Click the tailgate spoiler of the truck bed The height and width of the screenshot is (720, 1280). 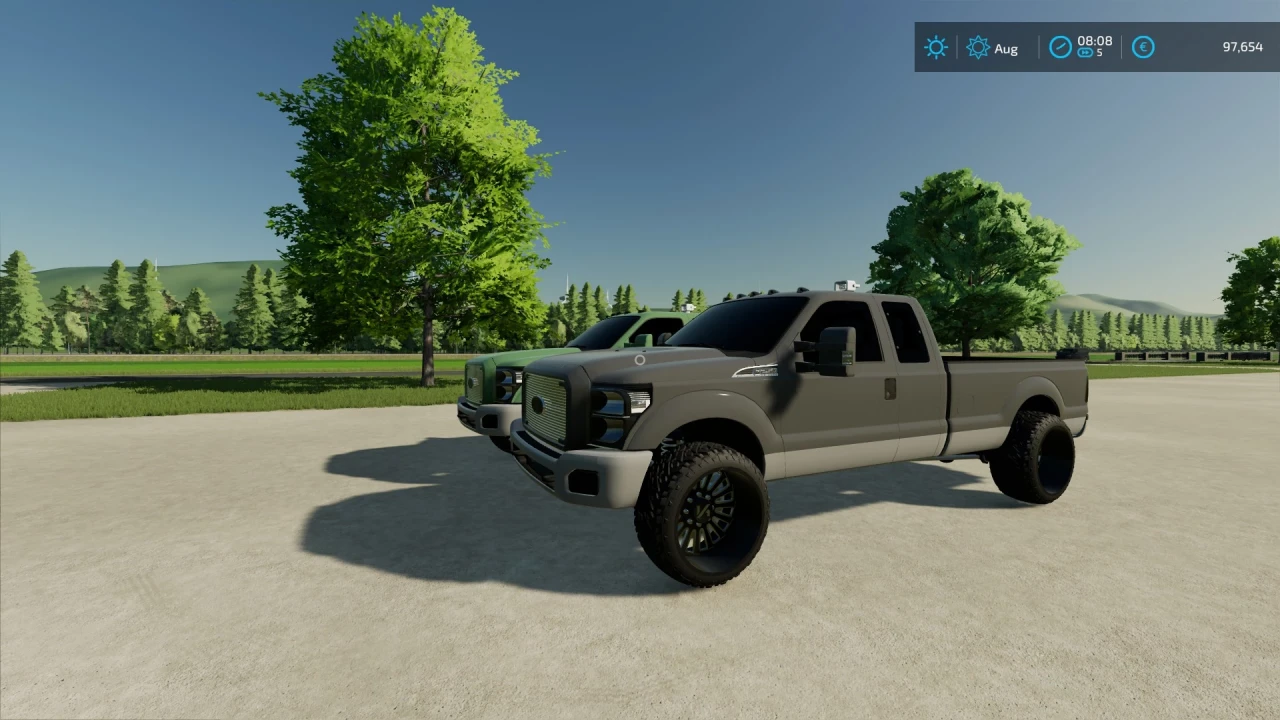(1072, 355)
